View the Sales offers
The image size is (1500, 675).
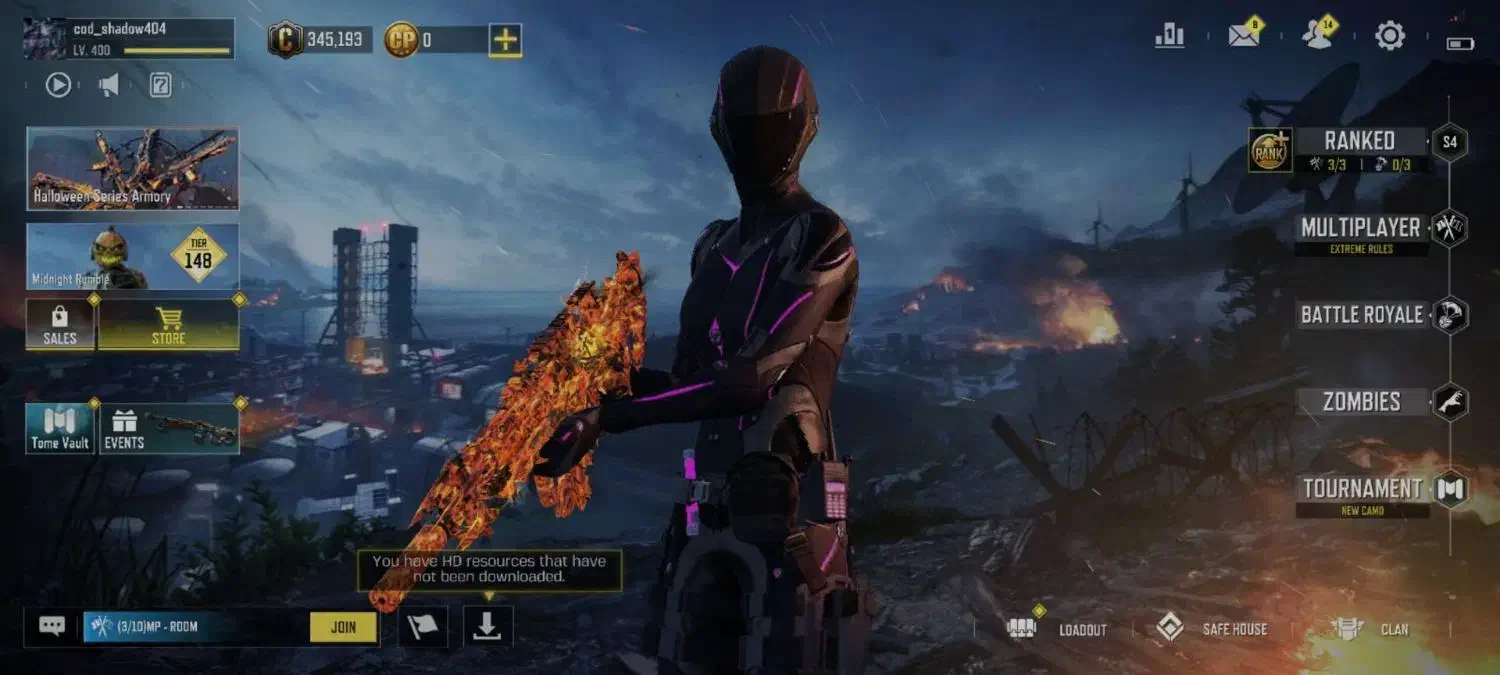60,326
